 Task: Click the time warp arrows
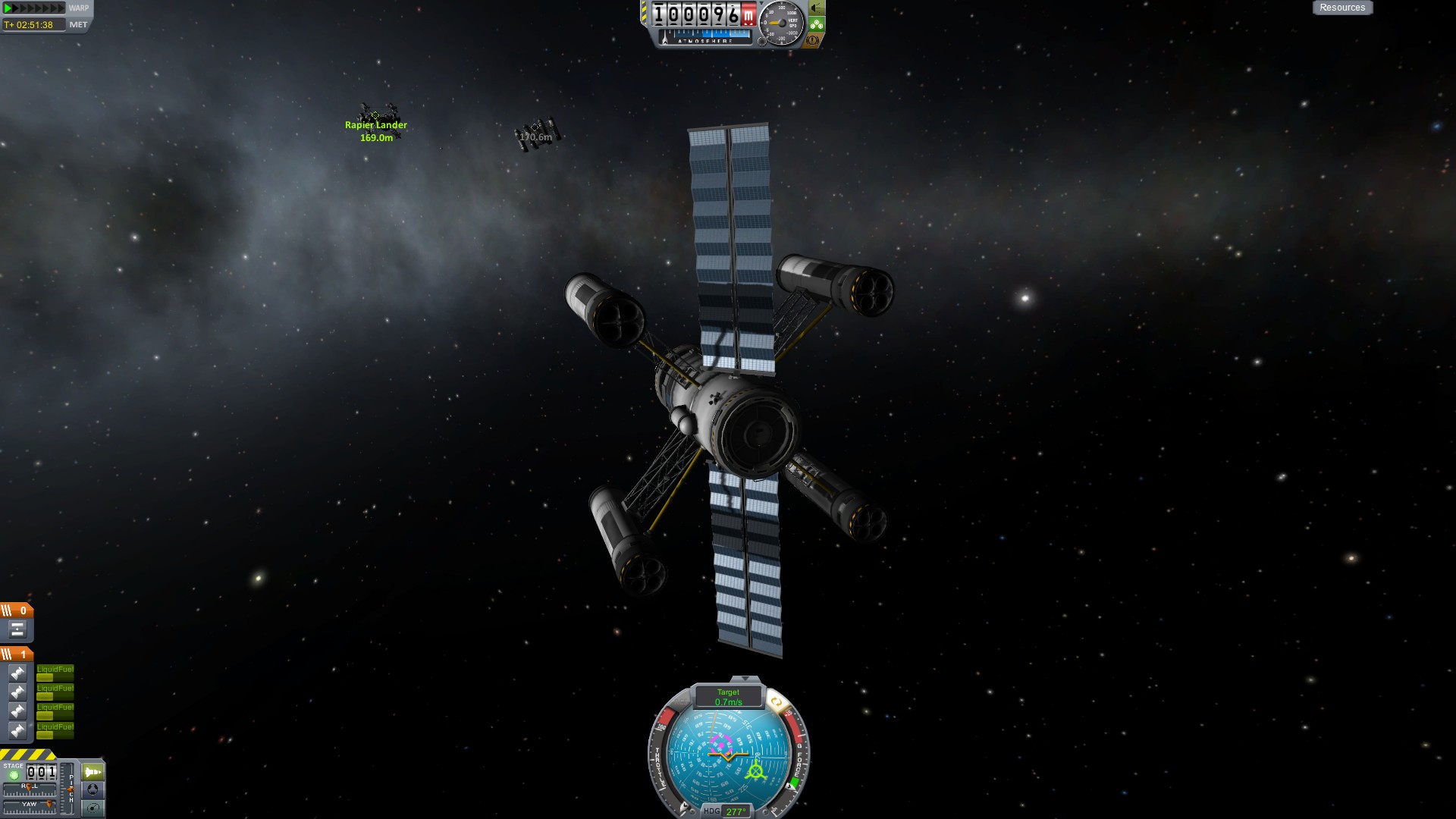[x=33, y=8]
